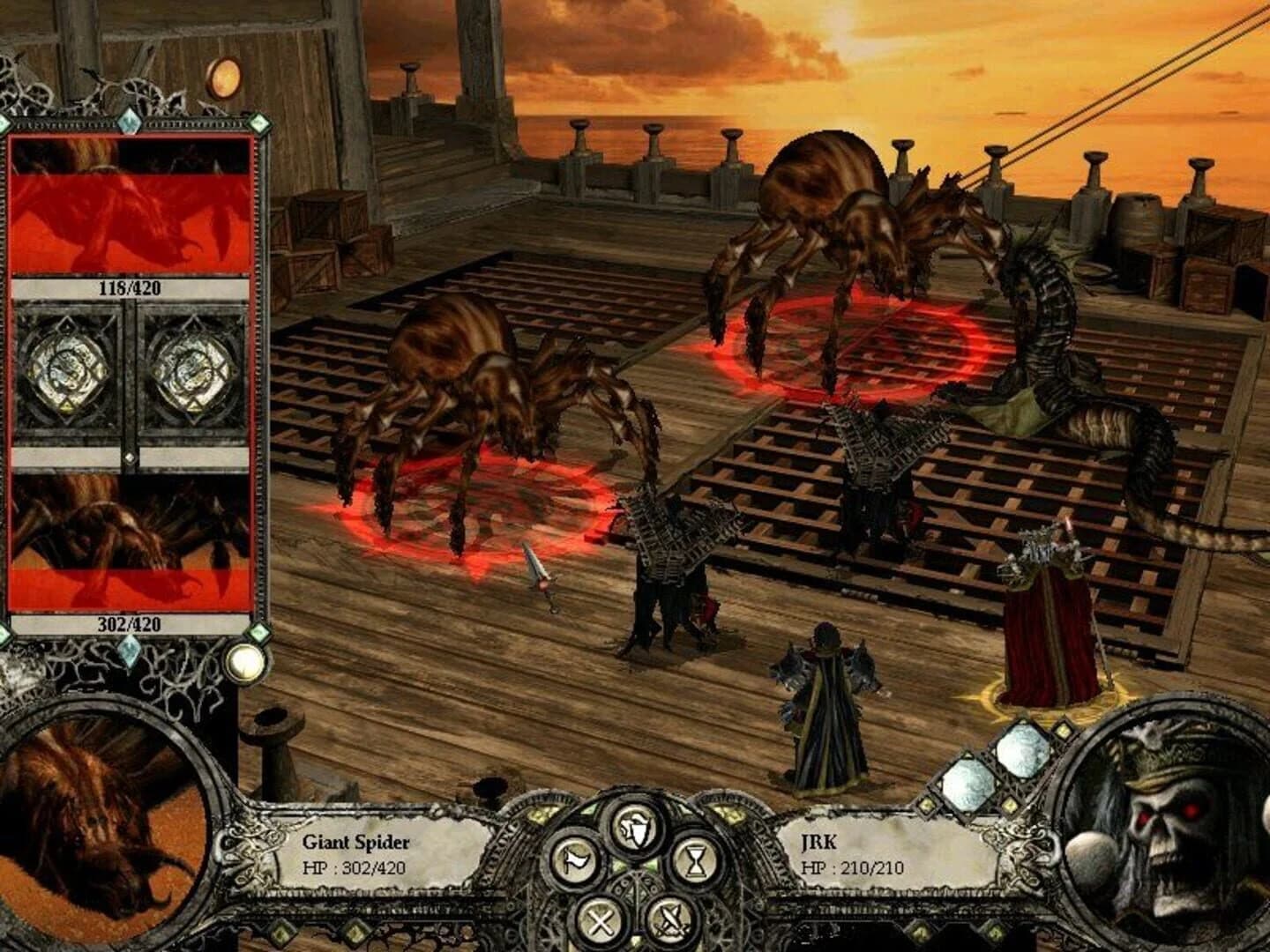Click the right effect icon on the enemy panel
Screen dimensions: 1270x952
(x=191, y=369)
